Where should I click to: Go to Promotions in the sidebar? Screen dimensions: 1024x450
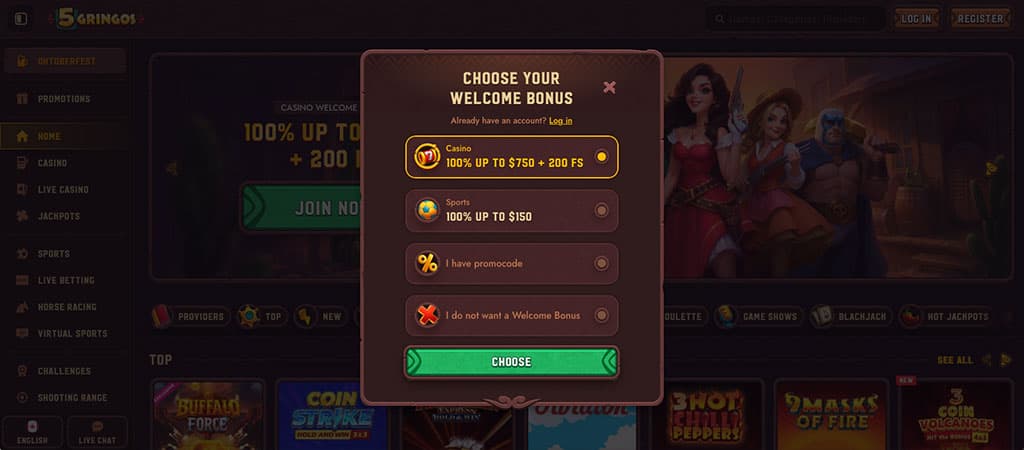coord(63,99)
